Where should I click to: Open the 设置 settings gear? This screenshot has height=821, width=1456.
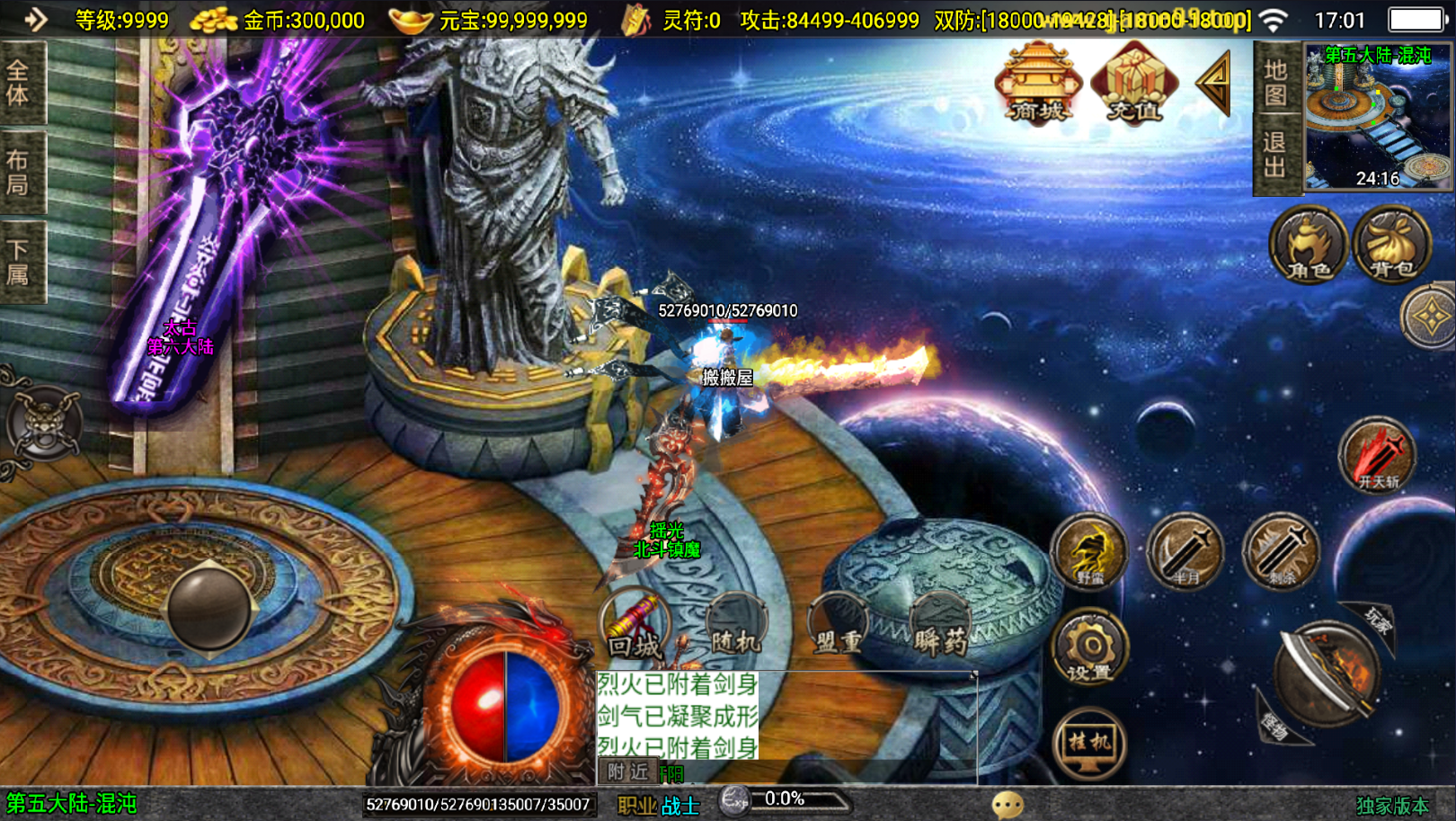click(1089, 647)
